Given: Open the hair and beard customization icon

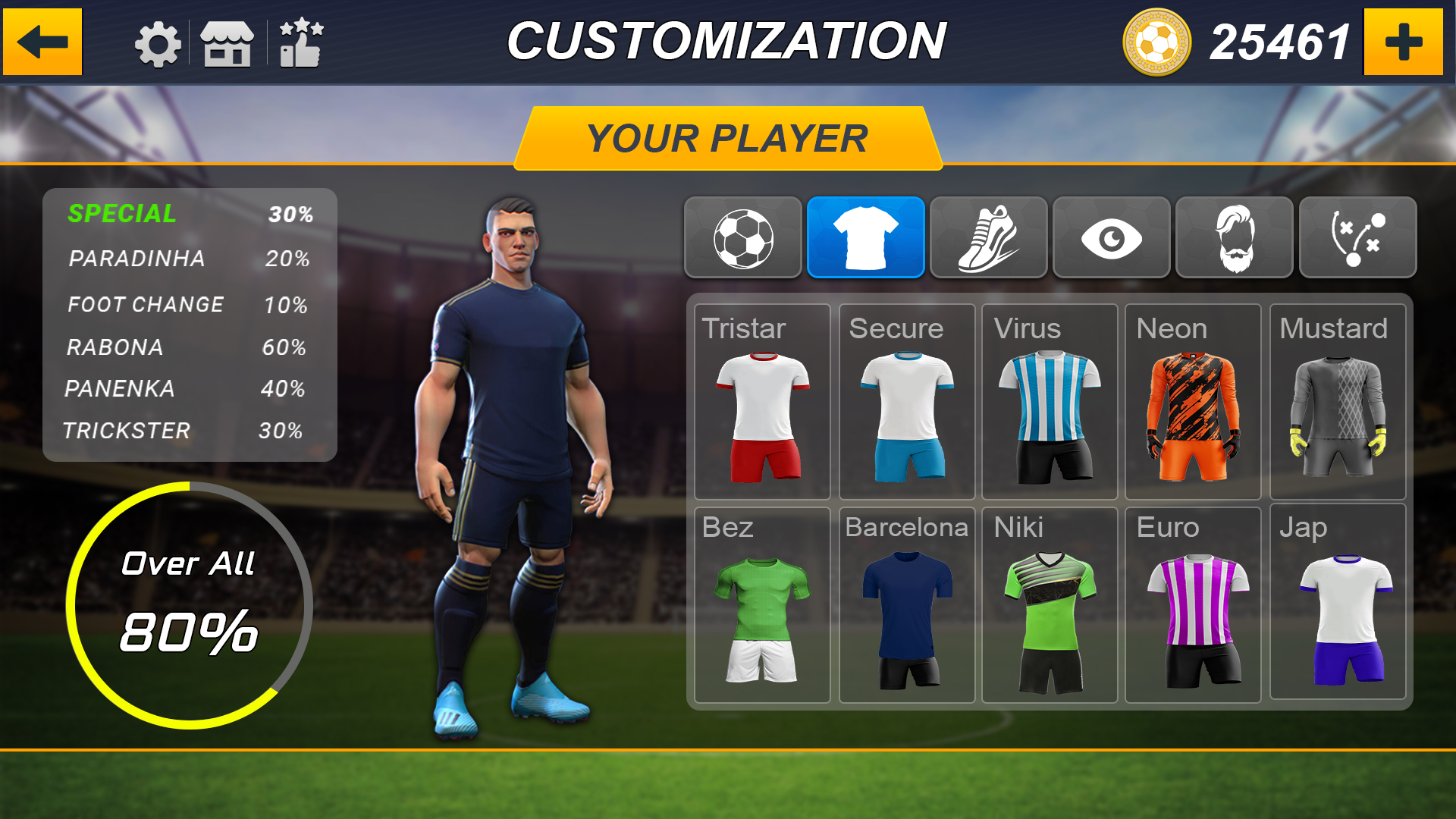Looking at the screenshot, I should (1234, 237).
